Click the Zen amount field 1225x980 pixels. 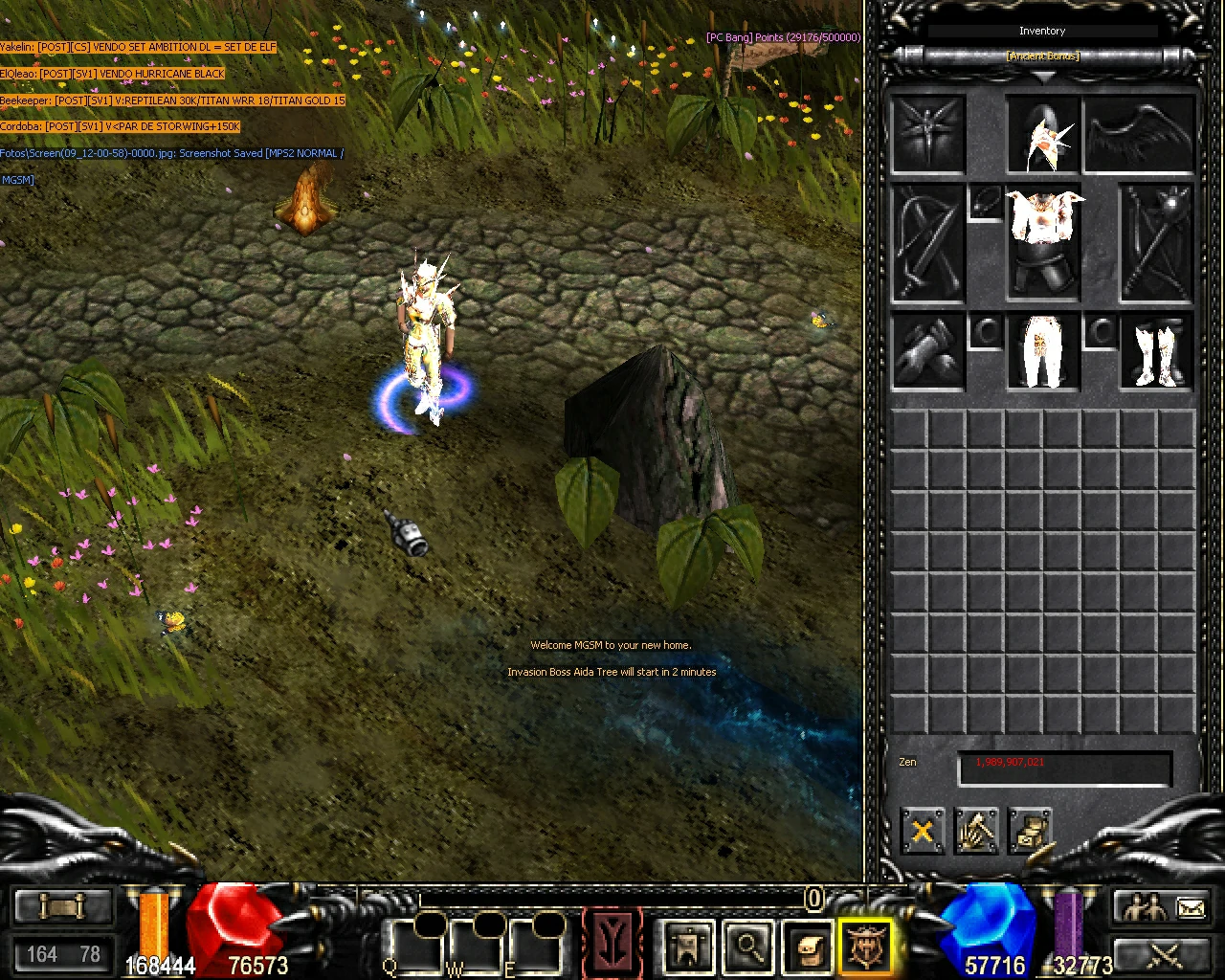(1064, 766)
